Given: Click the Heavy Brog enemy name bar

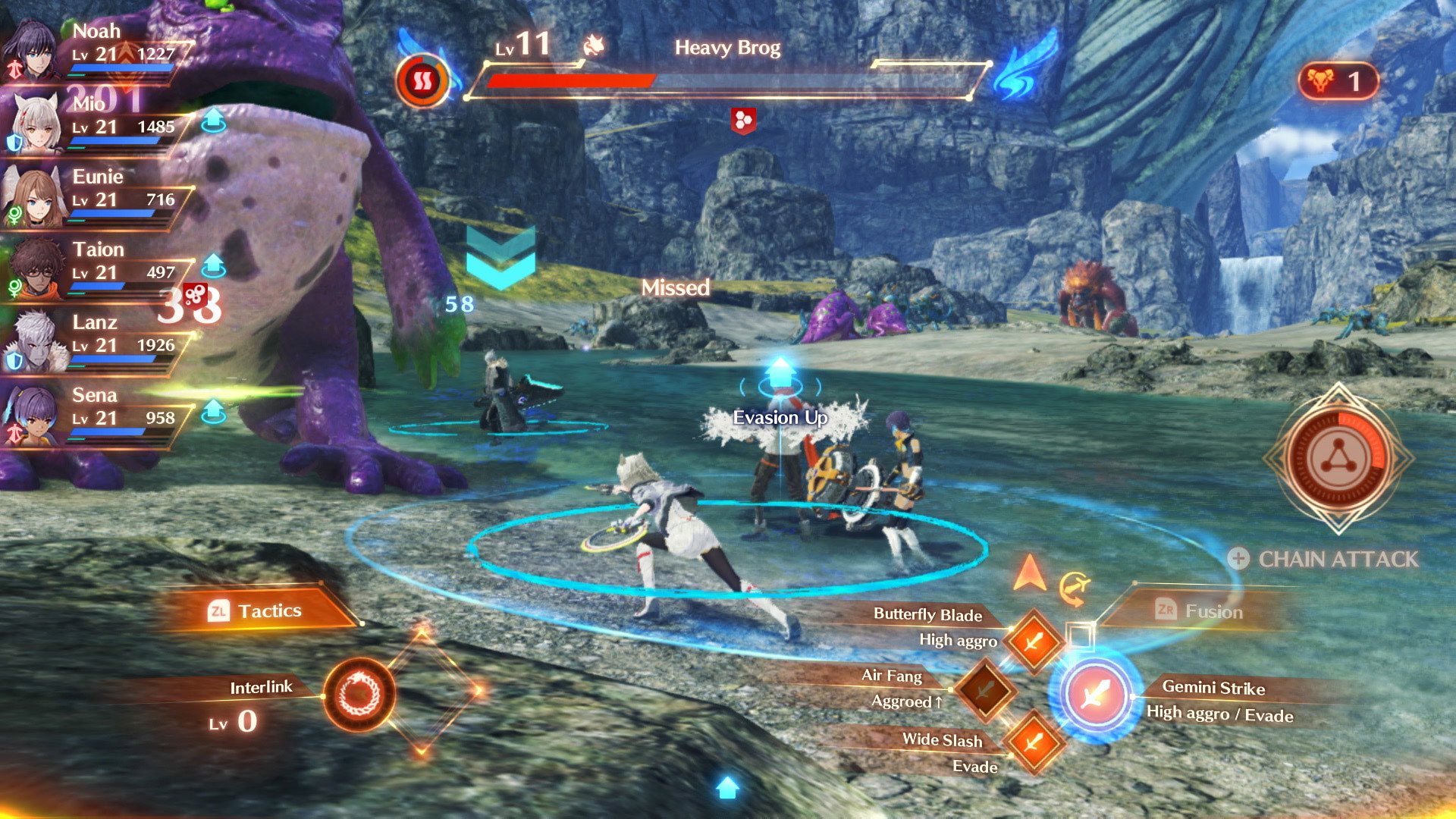Looking at the screenshot, I should coord(726,49).
